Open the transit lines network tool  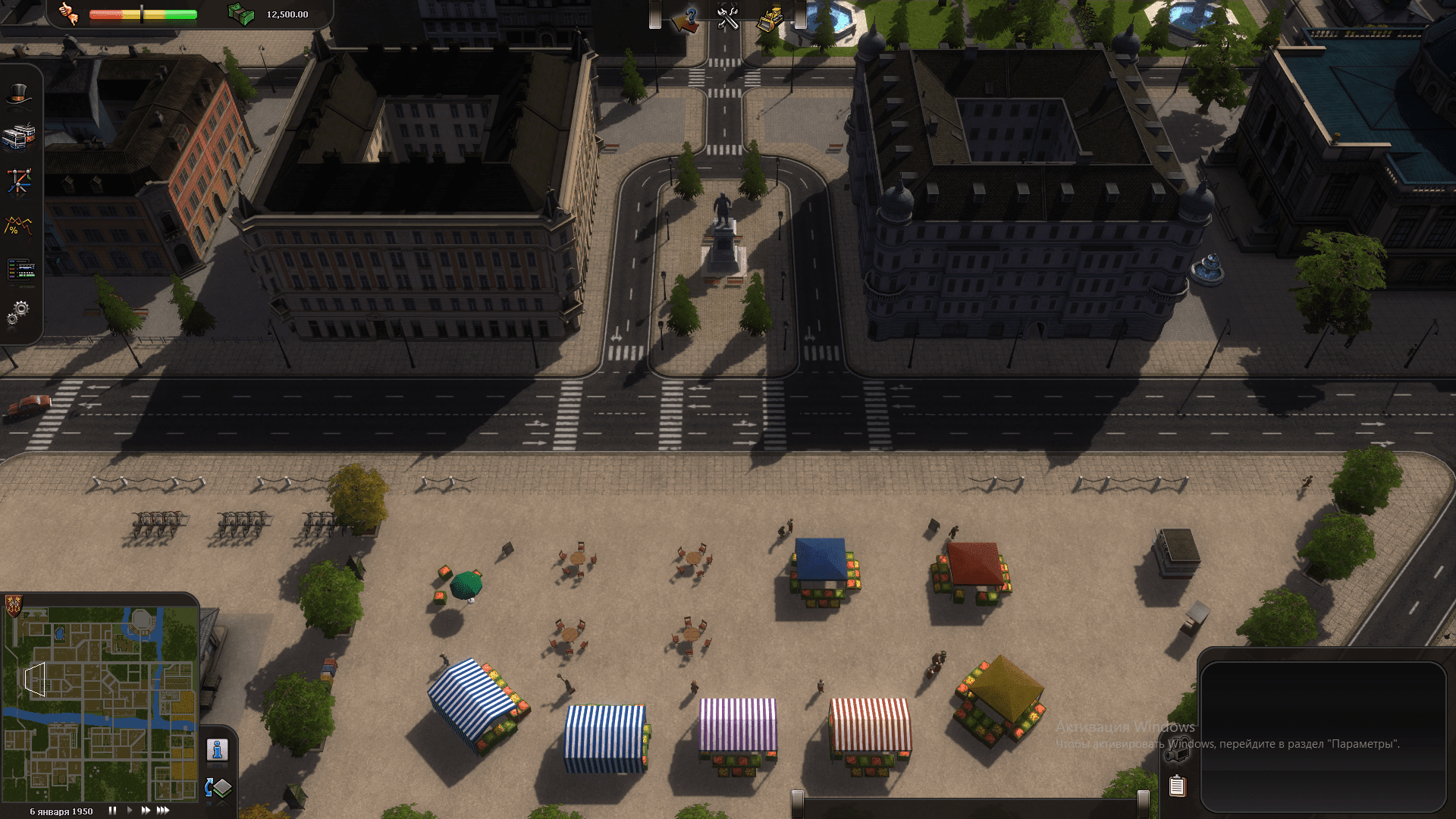click(x=19, y=182)
